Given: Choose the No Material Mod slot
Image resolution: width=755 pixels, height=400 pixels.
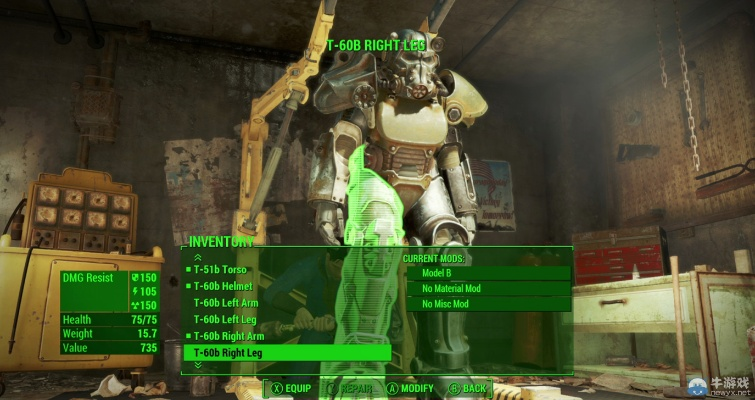Looking at the screenshot, I should click(x=487, y=288).
